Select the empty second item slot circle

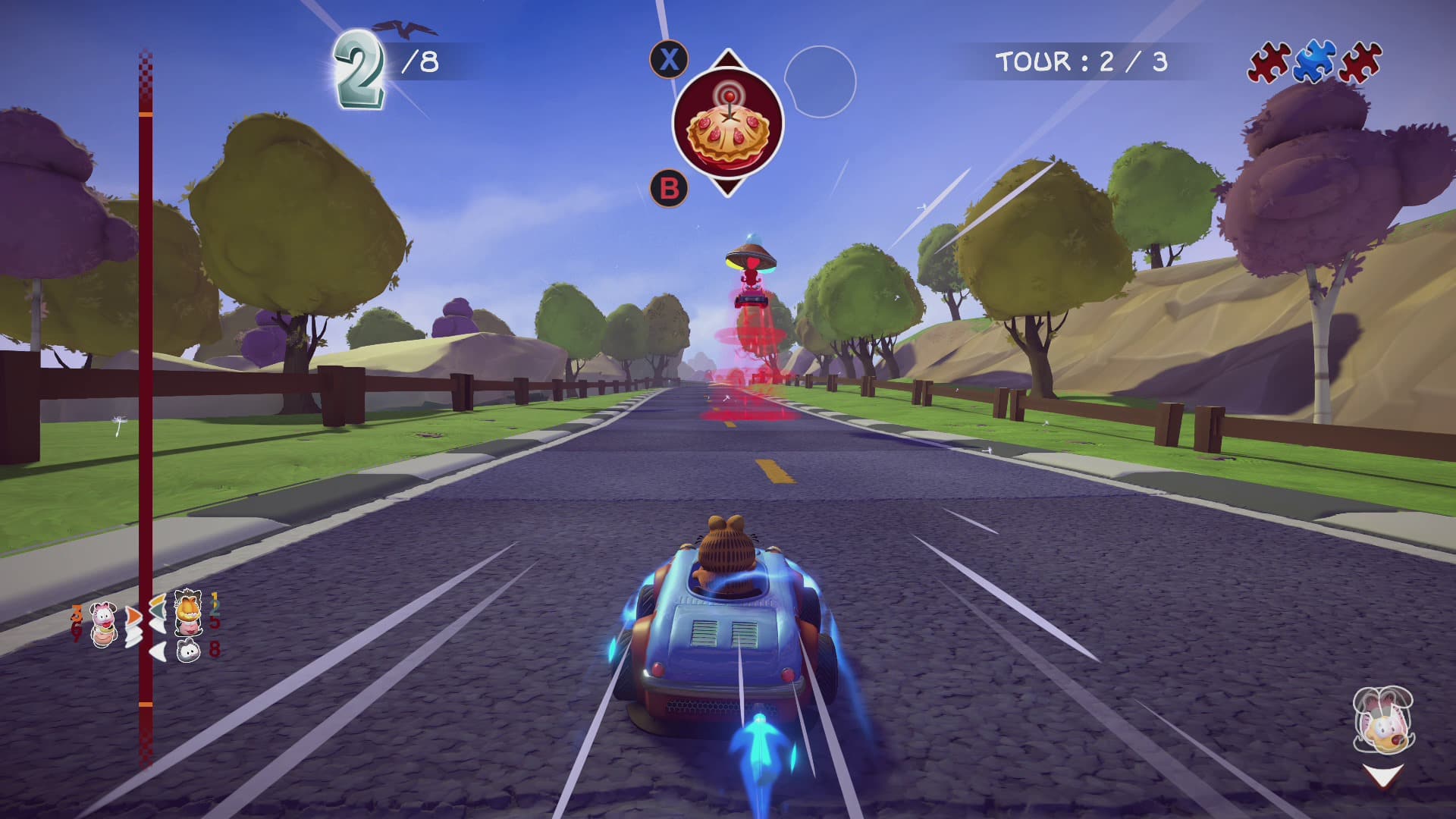coord(820,82)
